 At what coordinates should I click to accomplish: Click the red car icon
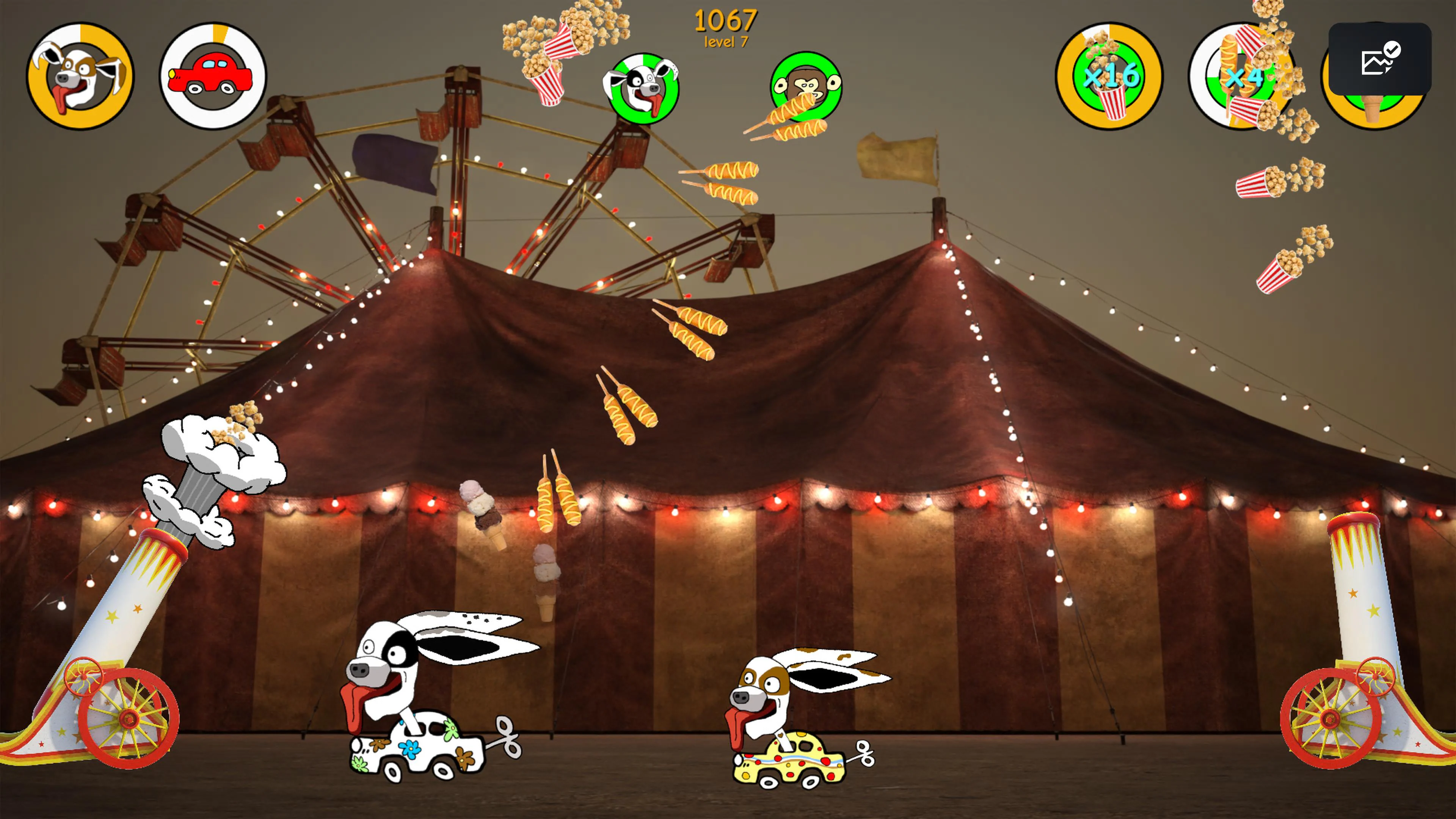click(x=212, y=76)
